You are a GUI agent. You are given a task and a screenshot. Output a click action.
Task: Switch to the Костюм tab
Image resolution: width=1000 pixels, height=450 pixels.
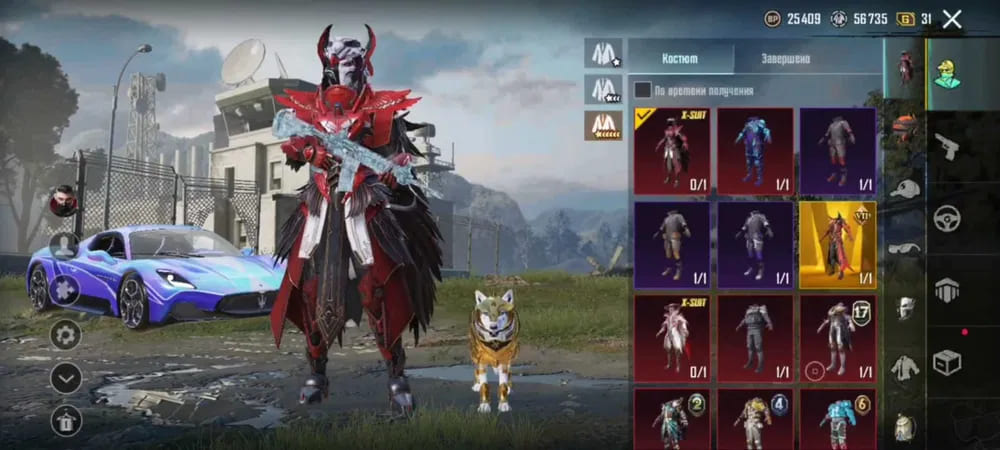(x=679, y=59)
